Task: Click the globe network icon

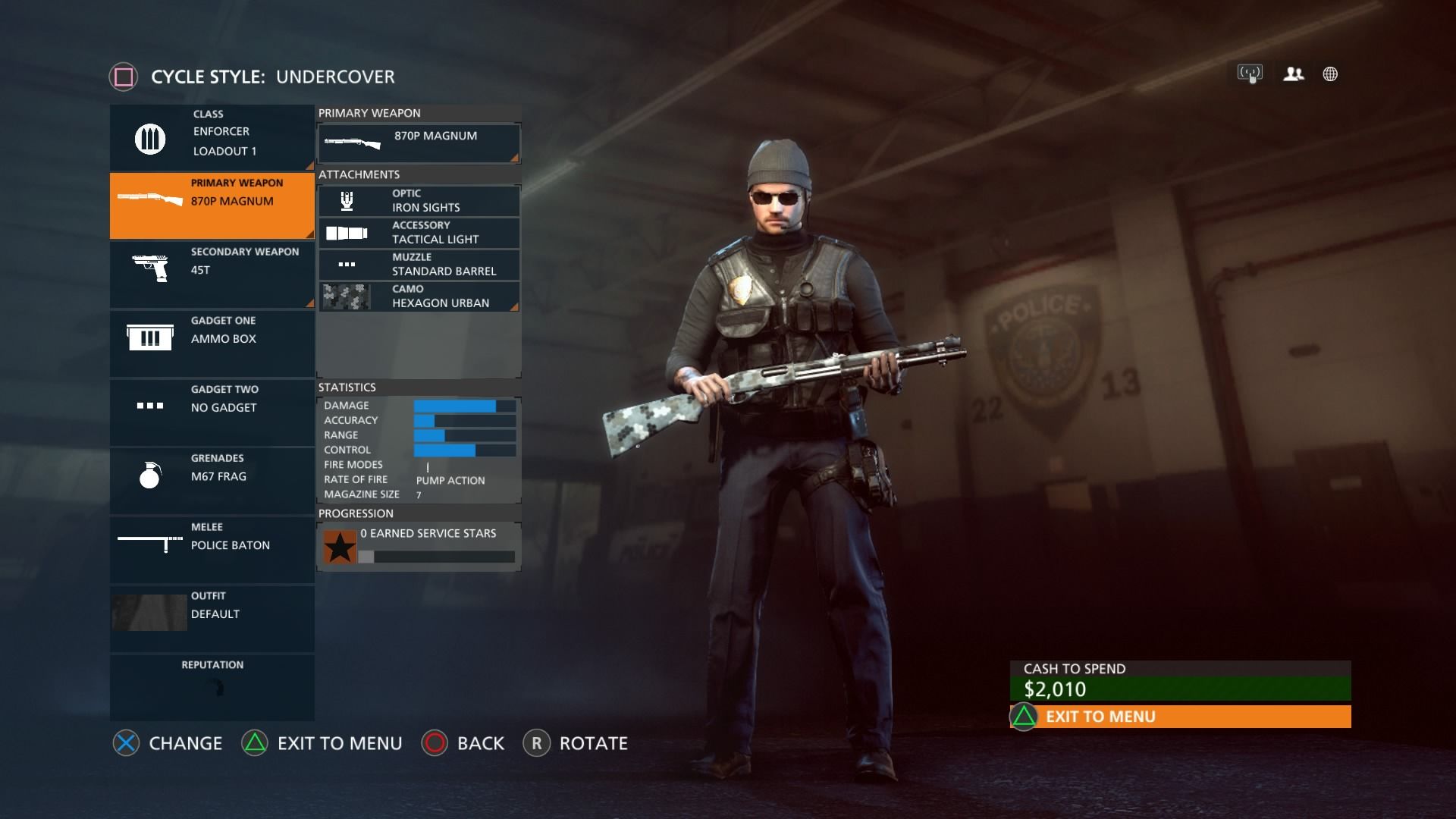Action: point(1330,74)
